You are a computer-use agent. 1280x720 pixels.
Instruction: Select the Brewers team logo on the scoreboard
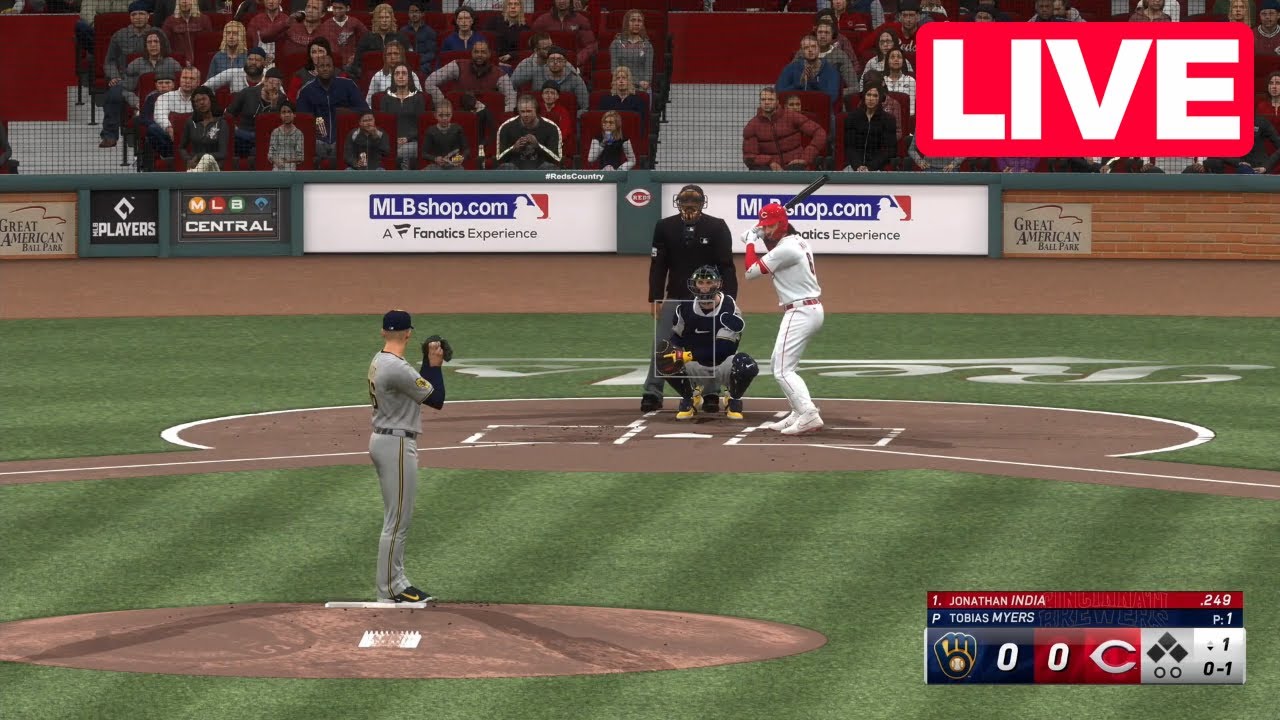coord(956,655)
